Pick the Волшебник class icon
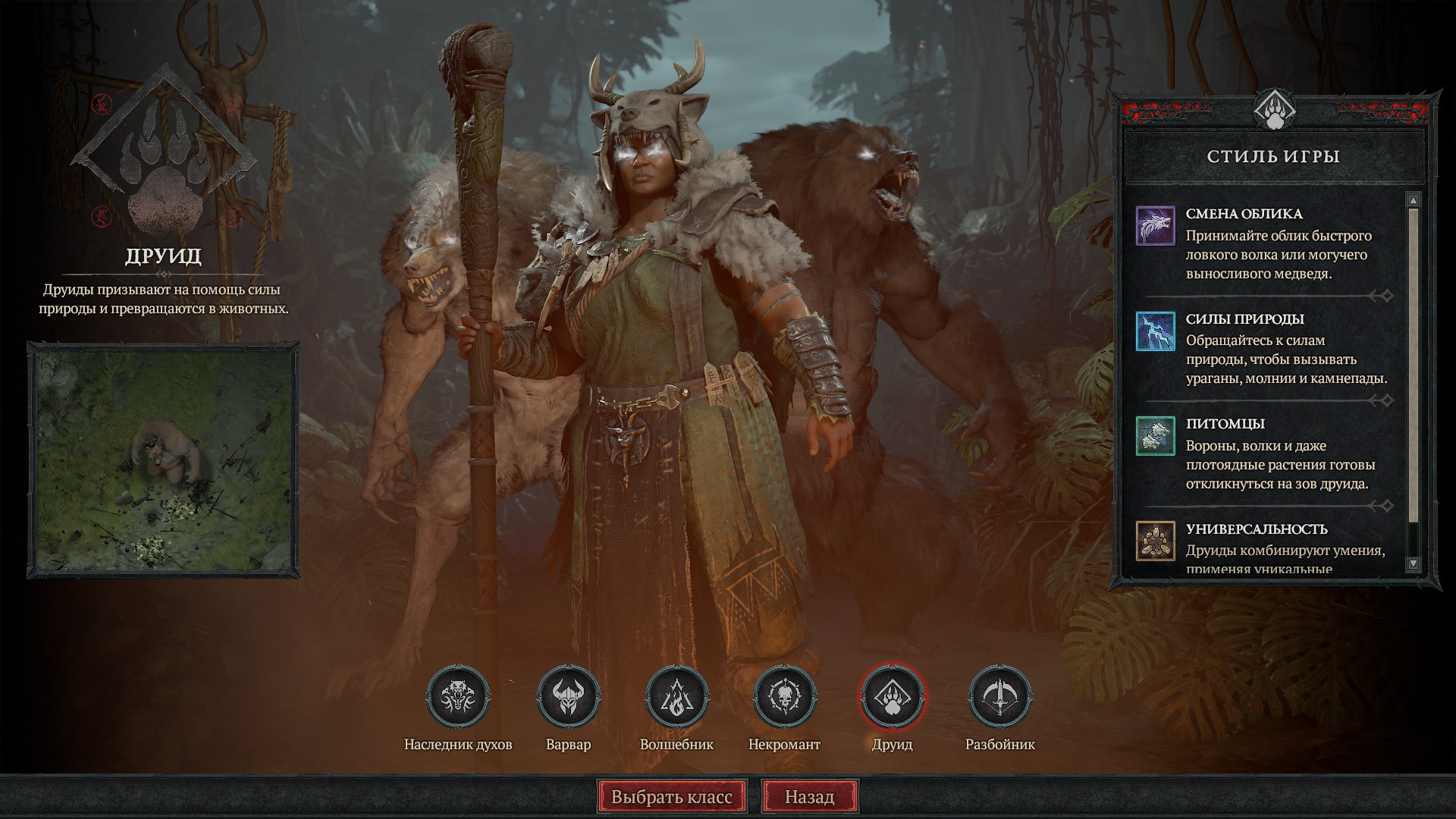Image resolution: width=1456 pixels, height=819 pixels. pyautogui.click(x=676, y=696)
